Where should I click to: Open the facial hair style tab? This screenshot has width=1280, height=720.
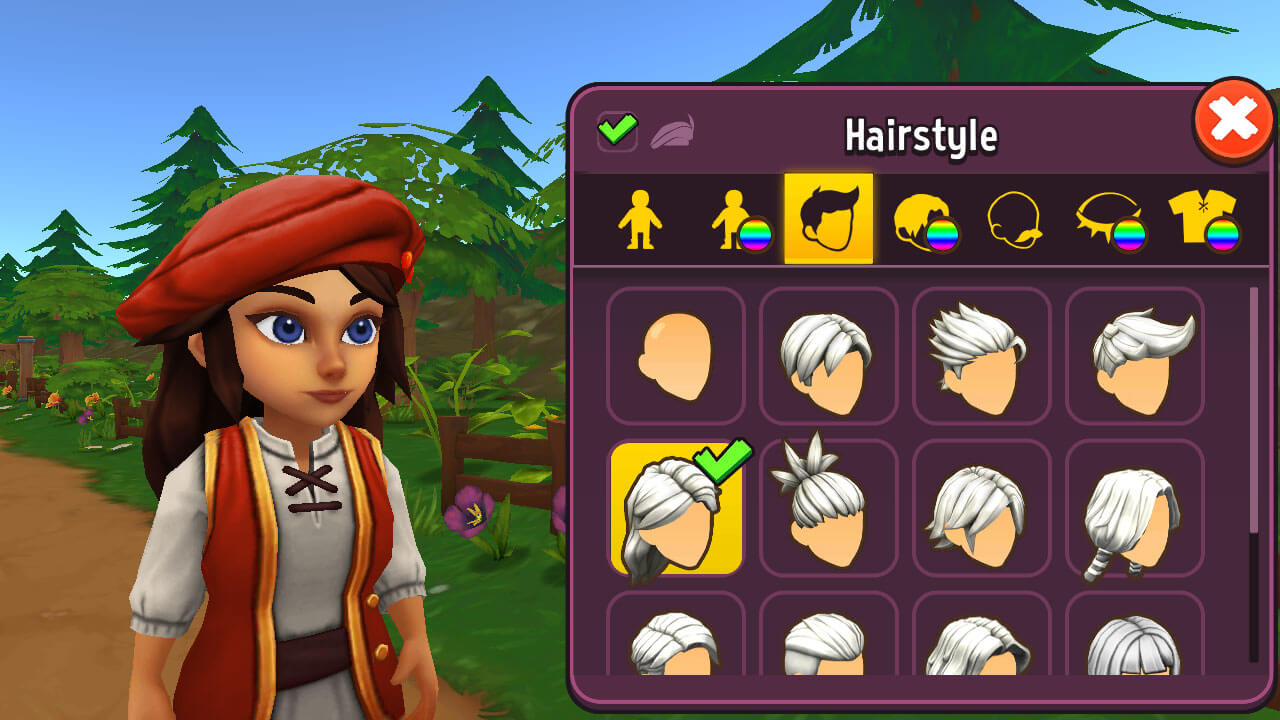click(1015, 219)
